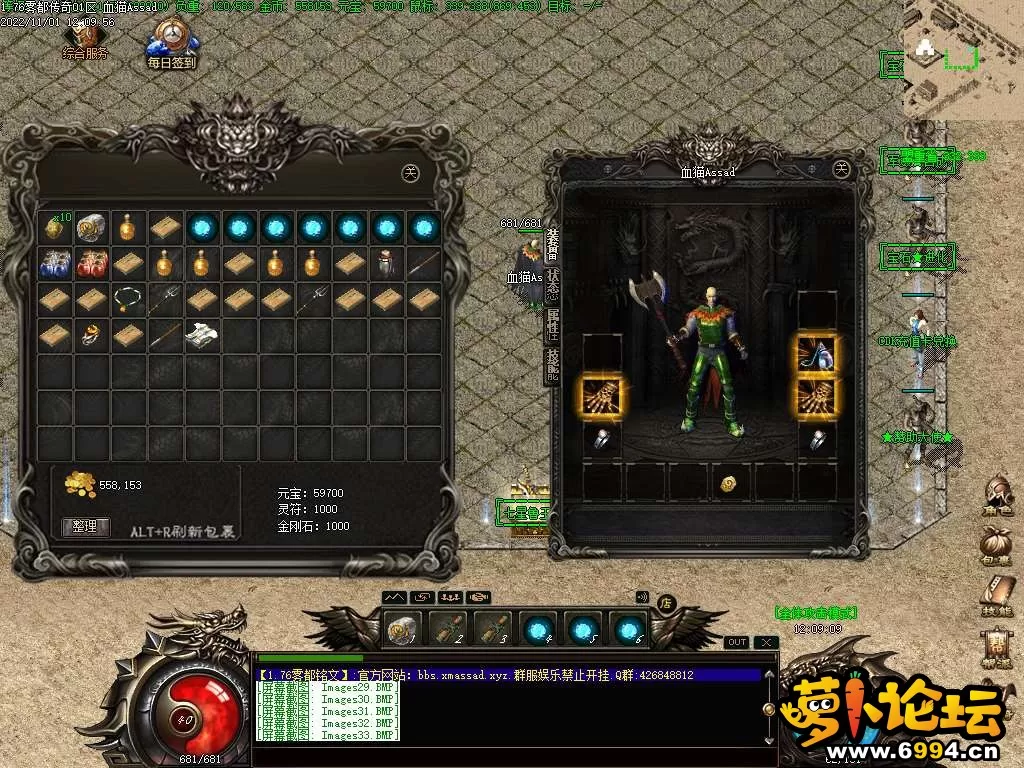Switch to the 状态 status tab
Image resolution: width=1024 pixels, height=768 pixels.
coord(553,286)
